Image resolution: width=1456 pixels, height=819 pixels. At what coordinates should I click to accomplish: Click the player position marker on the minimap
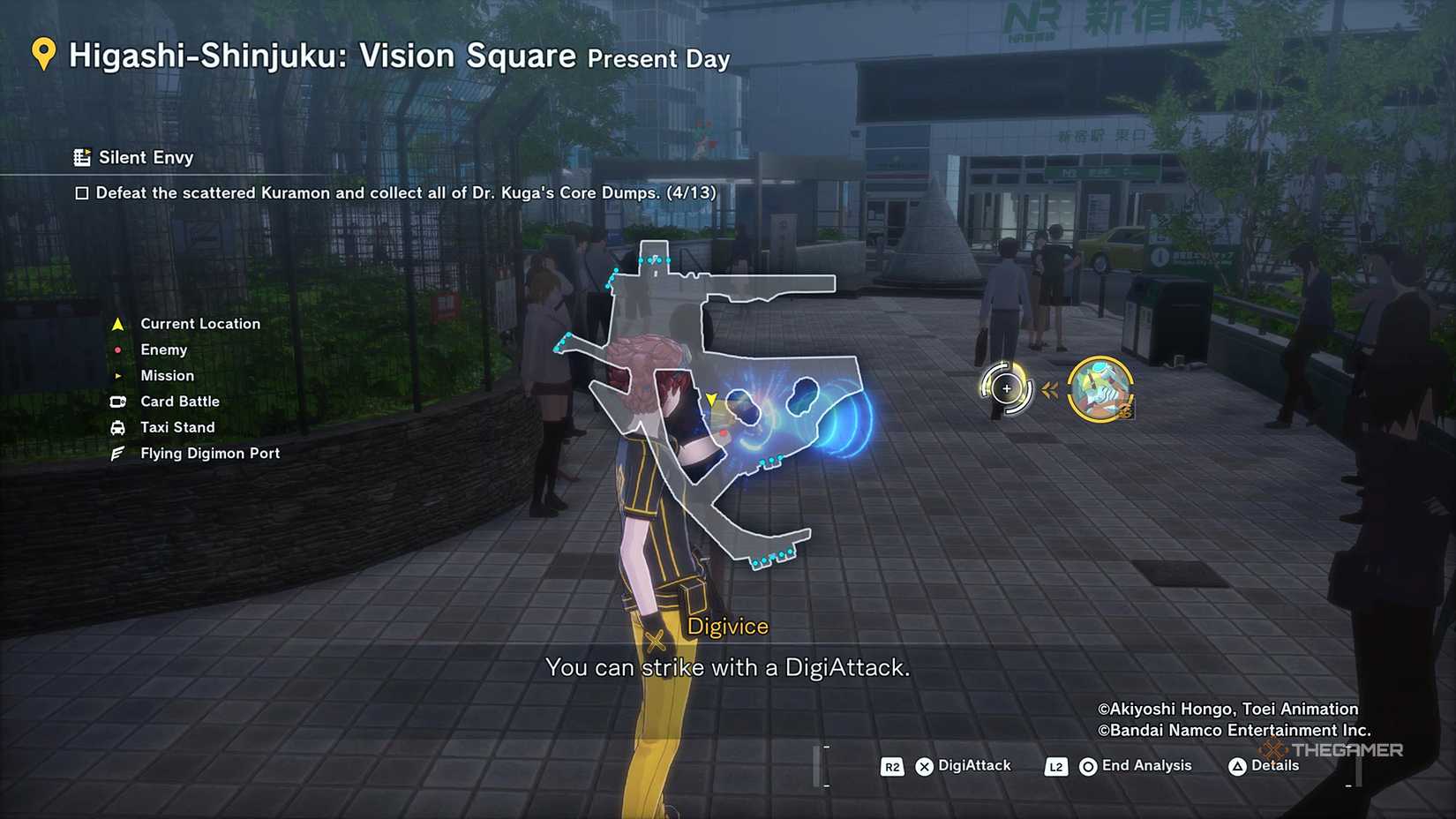(711, 399)
